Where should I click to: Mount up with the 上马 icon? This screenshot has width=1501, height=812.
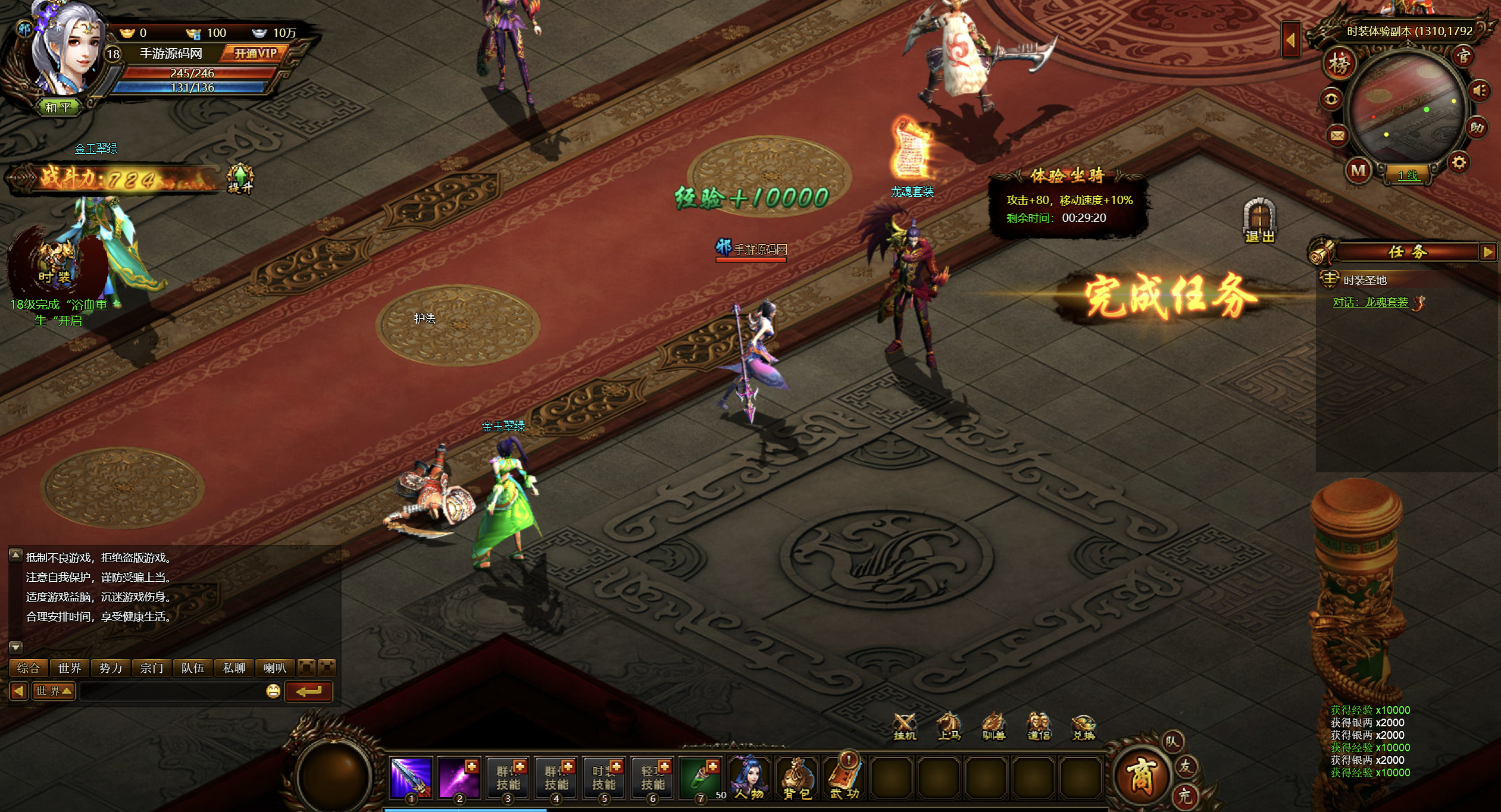click(949, 726)
